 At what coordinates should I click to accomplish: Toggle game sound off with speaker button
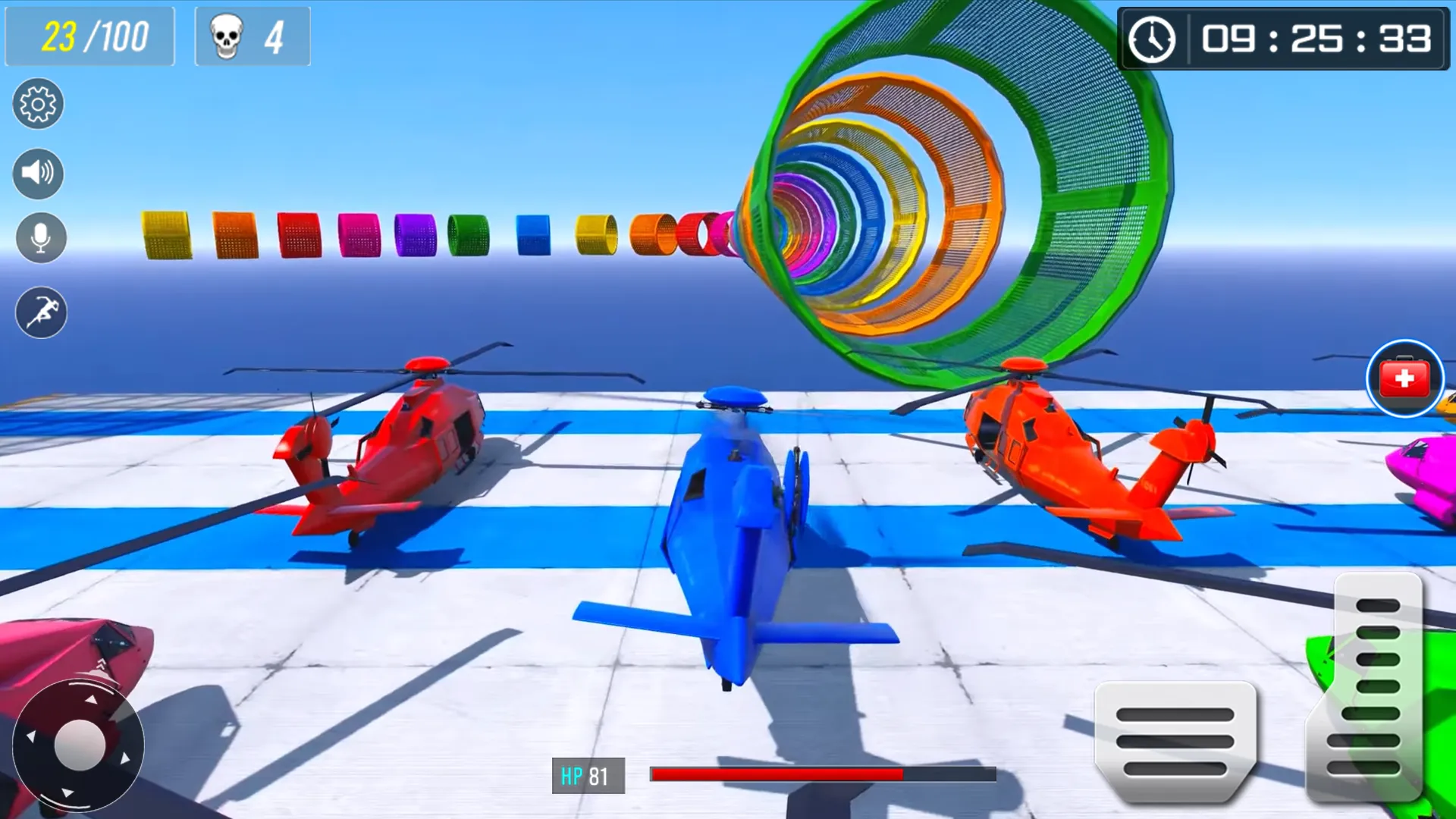tap(38, 173)
